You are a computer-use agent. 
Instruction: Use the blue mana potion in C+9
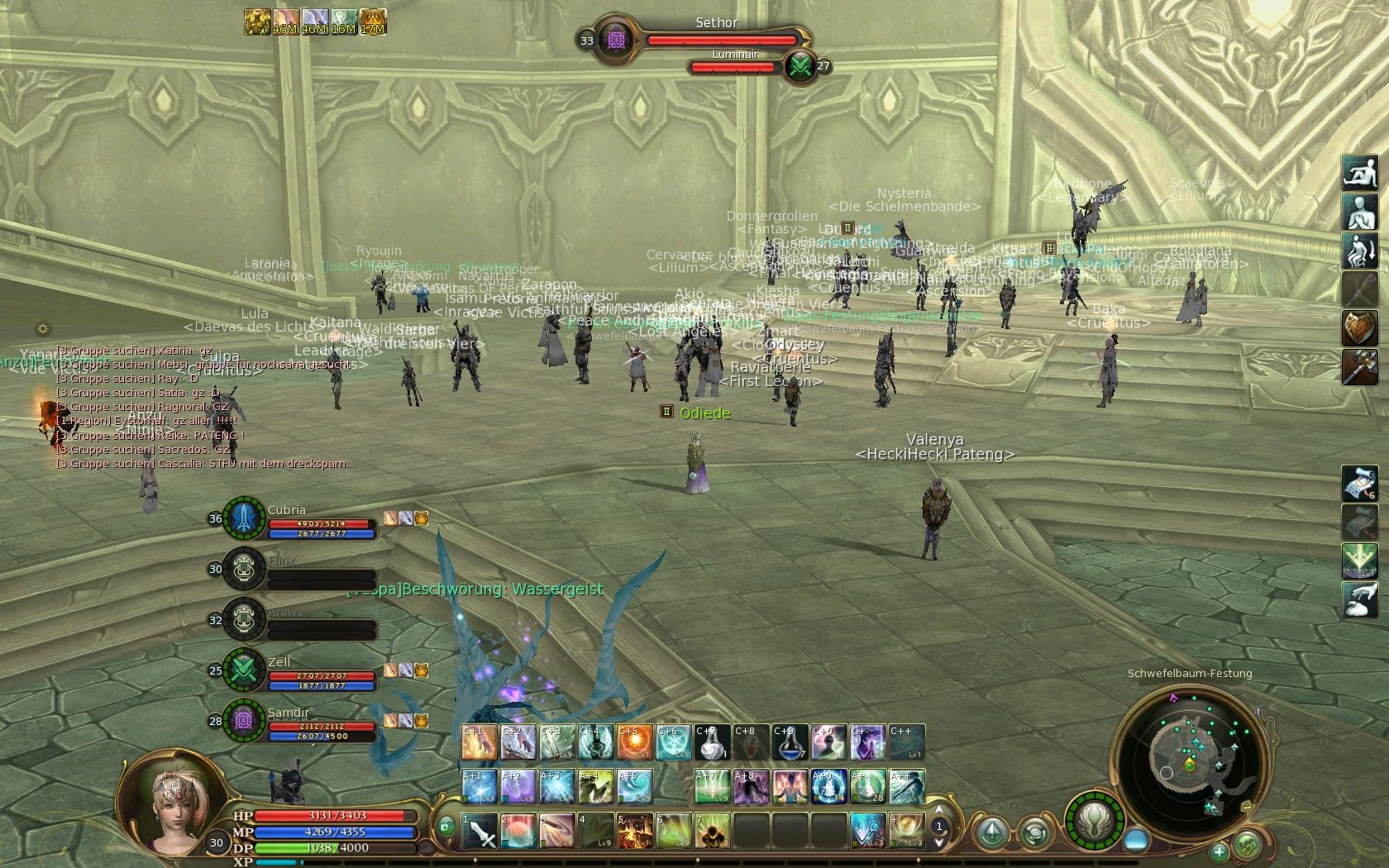790,742
